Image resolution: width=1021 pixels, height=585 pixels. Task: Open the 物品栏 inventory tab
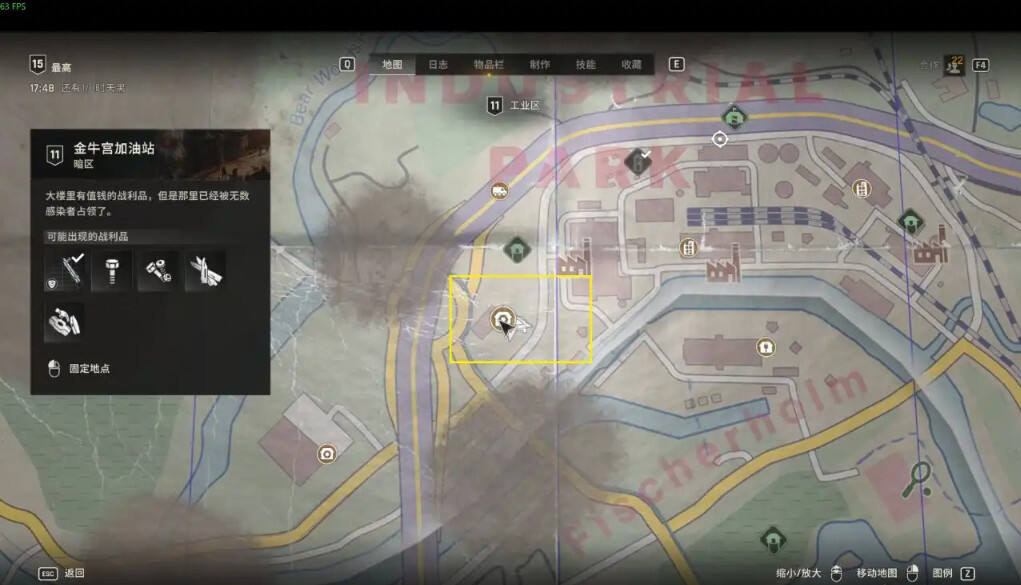point(489,65)
